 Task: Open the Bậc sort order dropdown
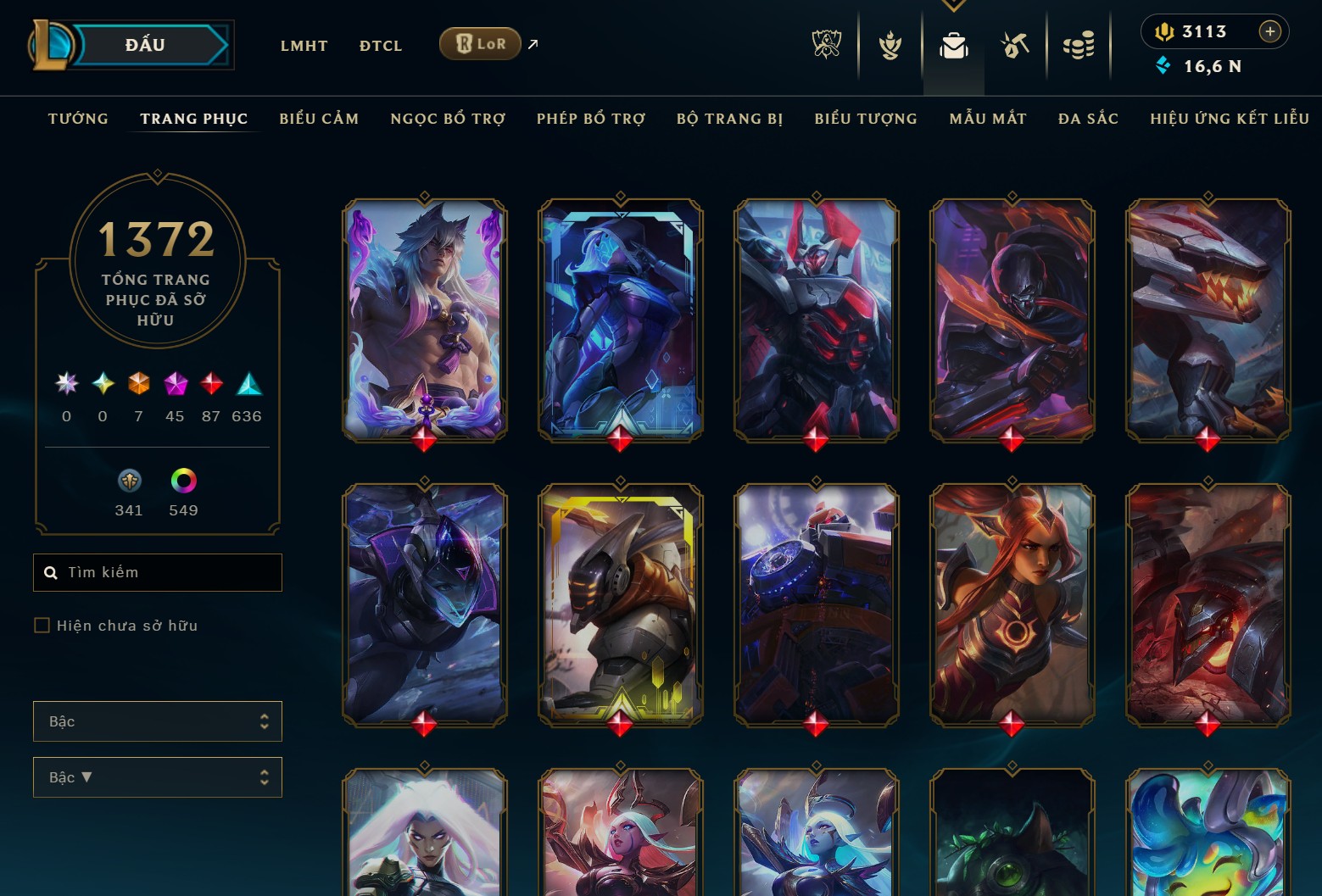click(x=157, y=776)
